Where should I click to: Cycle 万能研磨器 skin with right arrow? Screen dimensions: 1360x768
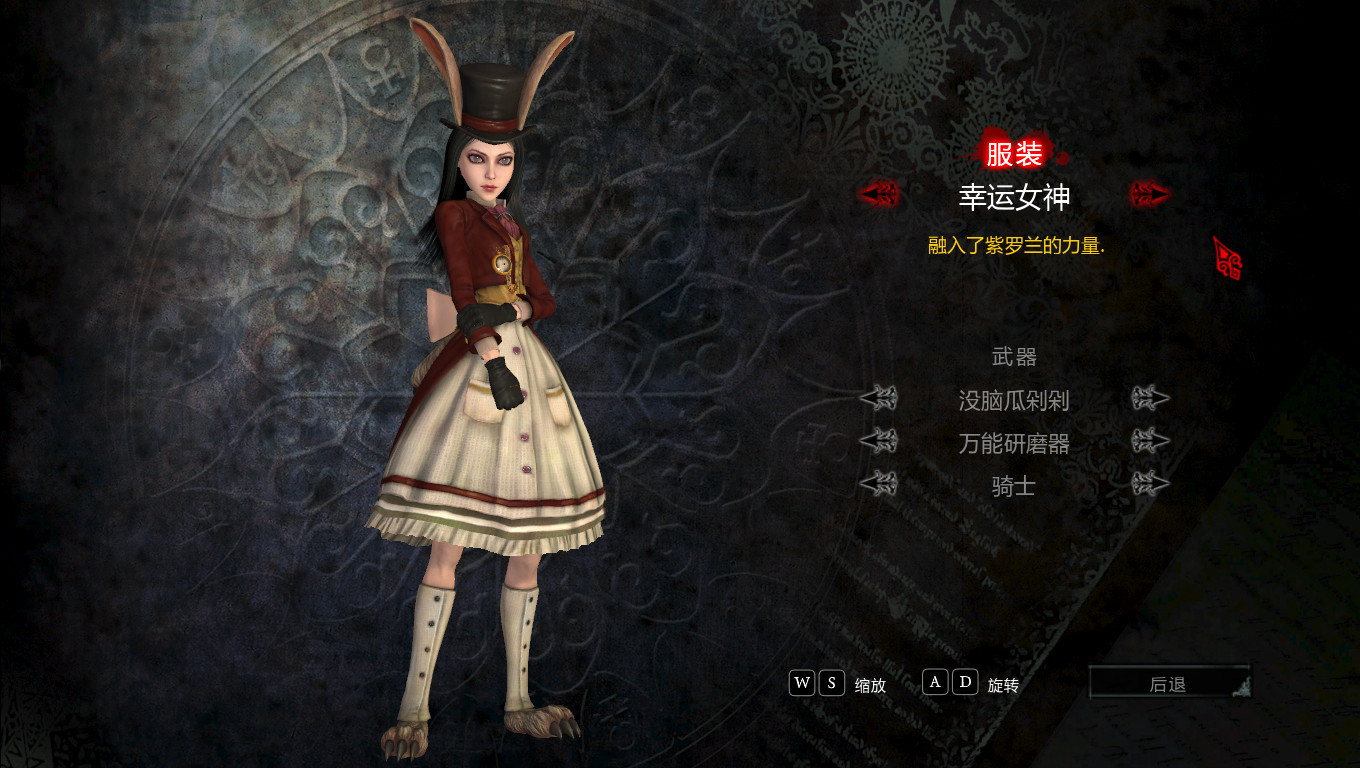[x=1150, y=441]
